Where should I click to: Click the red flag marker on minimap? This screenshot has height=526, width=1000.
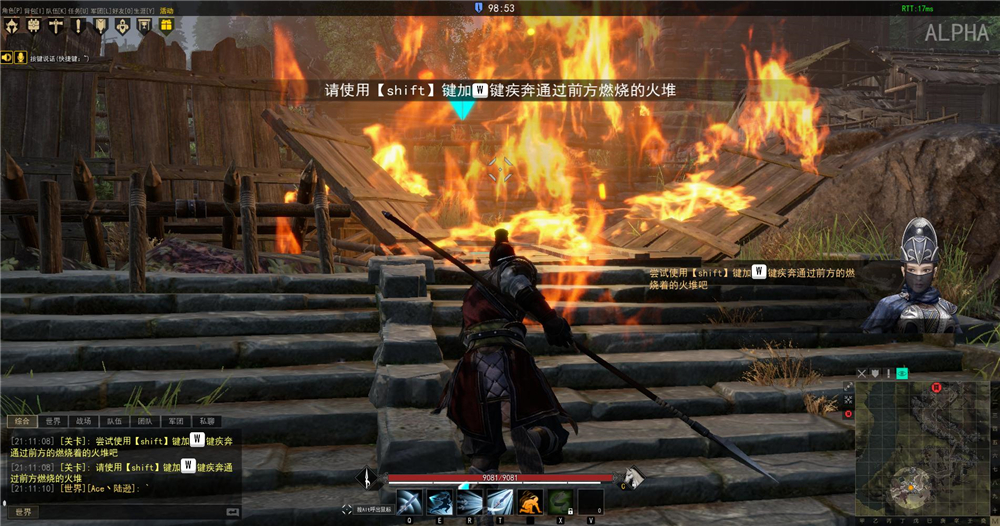coord(936,387)
